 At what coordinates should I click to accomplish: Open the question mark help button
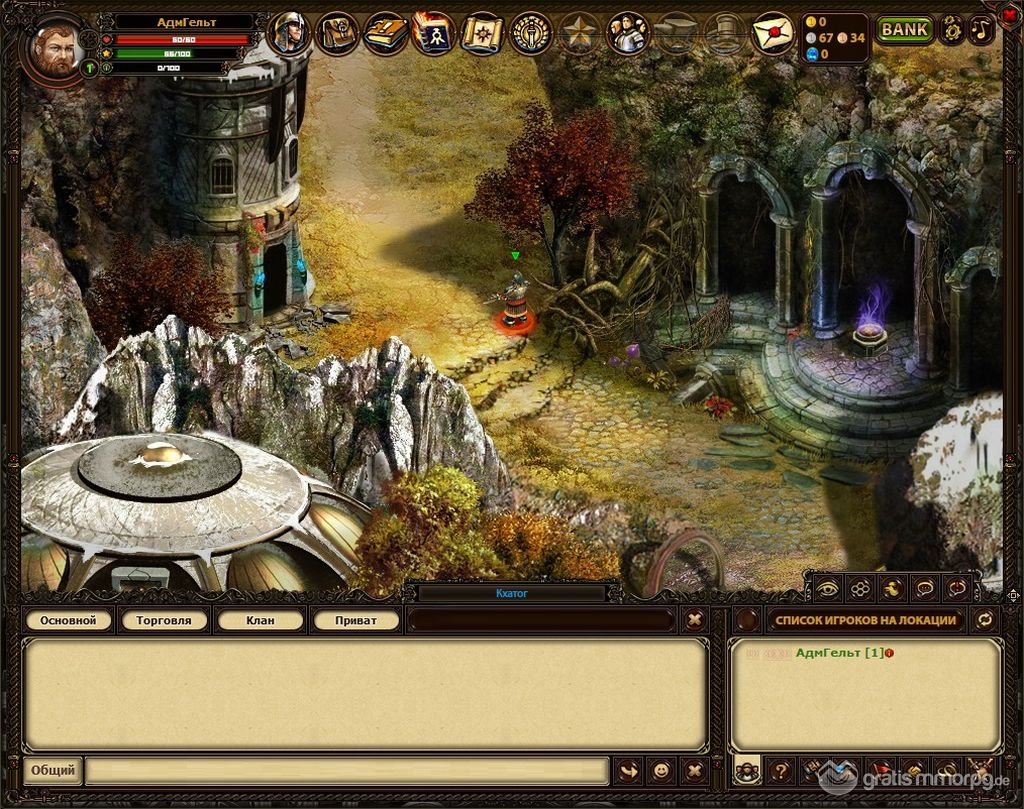[x=781, y=771]
